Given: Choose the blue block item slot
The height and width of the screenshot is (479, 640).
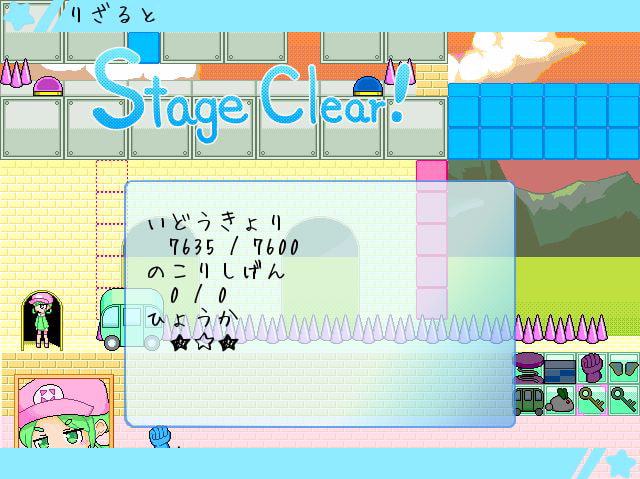Looking at the screenshot, I should click(x=561, y=367).
